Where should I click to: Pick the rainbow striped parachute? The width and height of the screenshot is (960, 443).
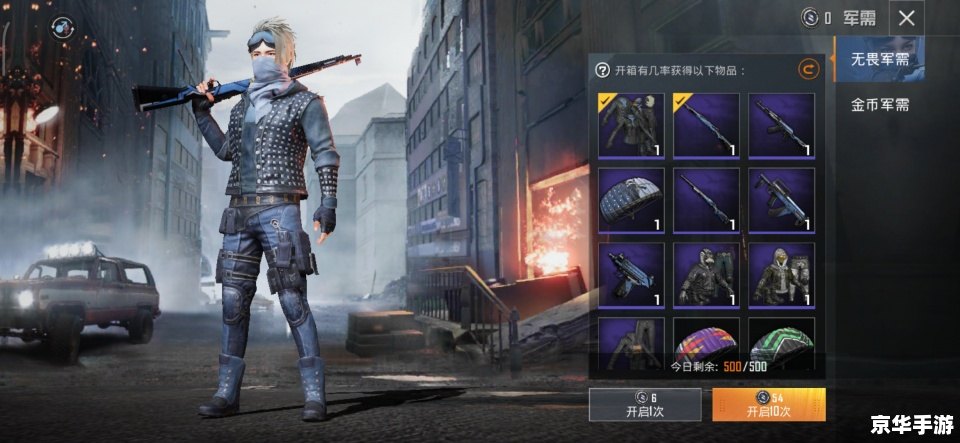click(706, 338)
